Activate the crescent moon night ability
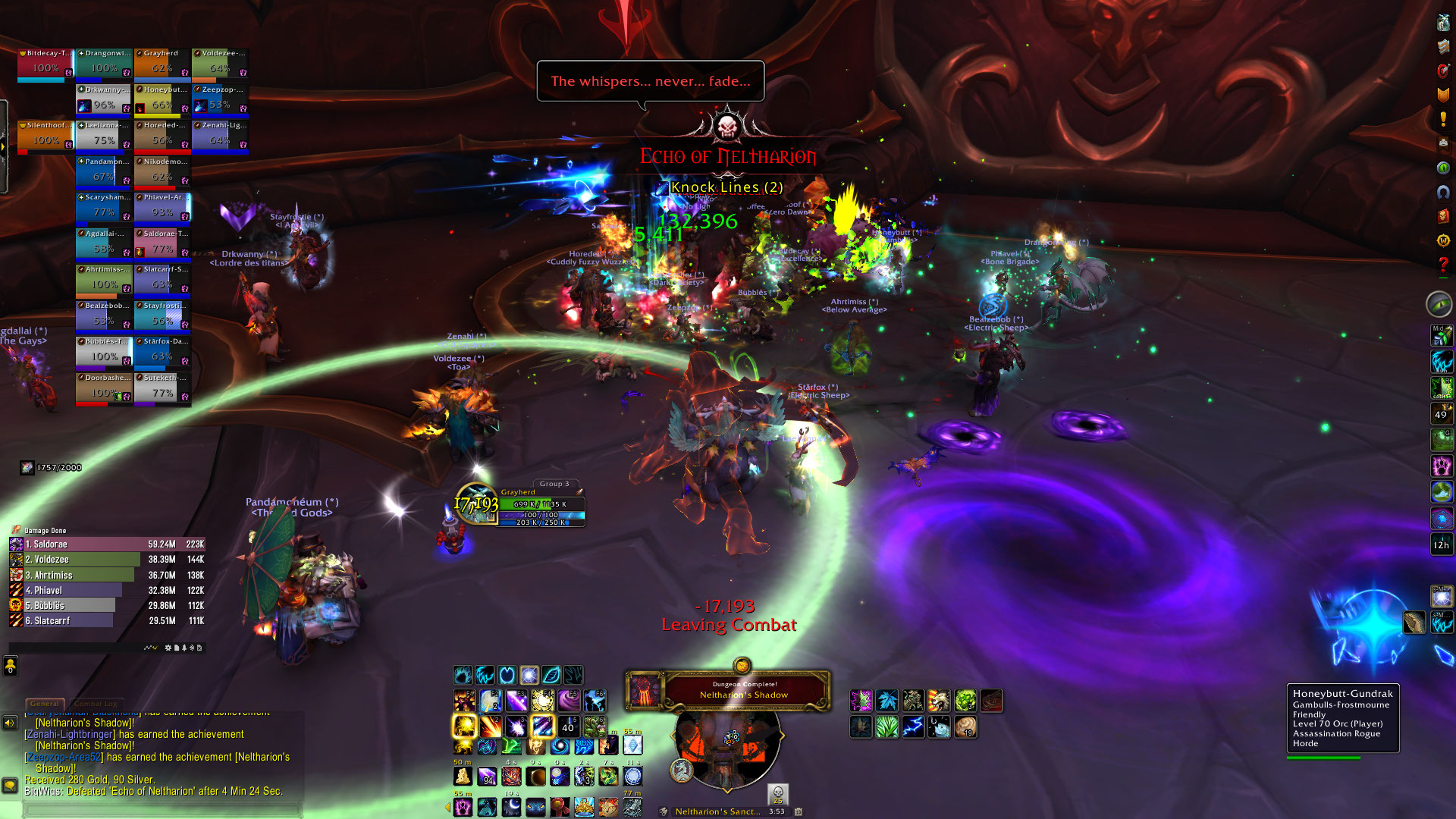Viewport: 1456px width, 819px height. pos(512,807)
